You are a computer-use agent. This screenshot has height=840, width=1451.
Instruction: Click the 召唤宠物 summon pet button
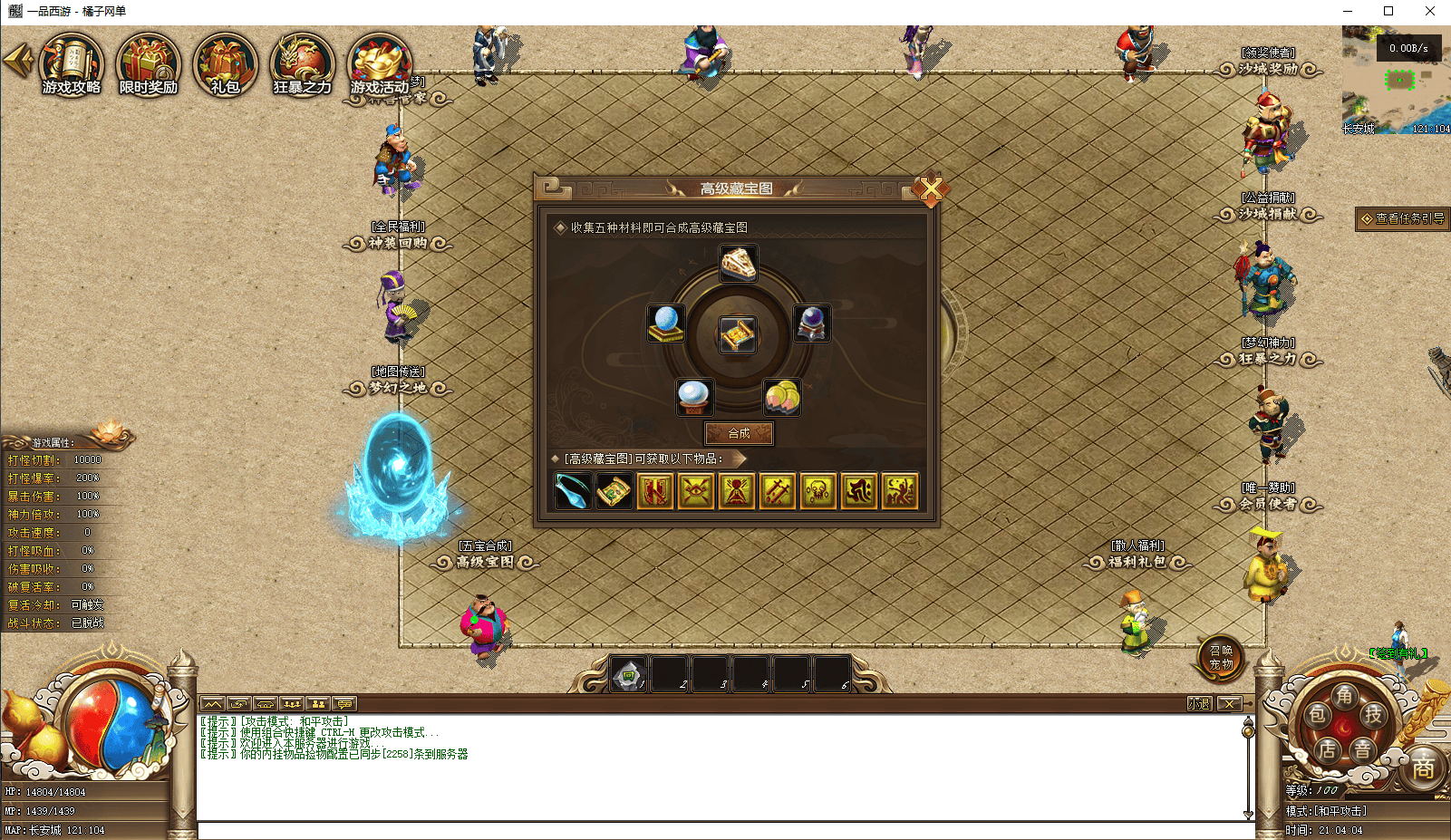(x=1220, y=657)
